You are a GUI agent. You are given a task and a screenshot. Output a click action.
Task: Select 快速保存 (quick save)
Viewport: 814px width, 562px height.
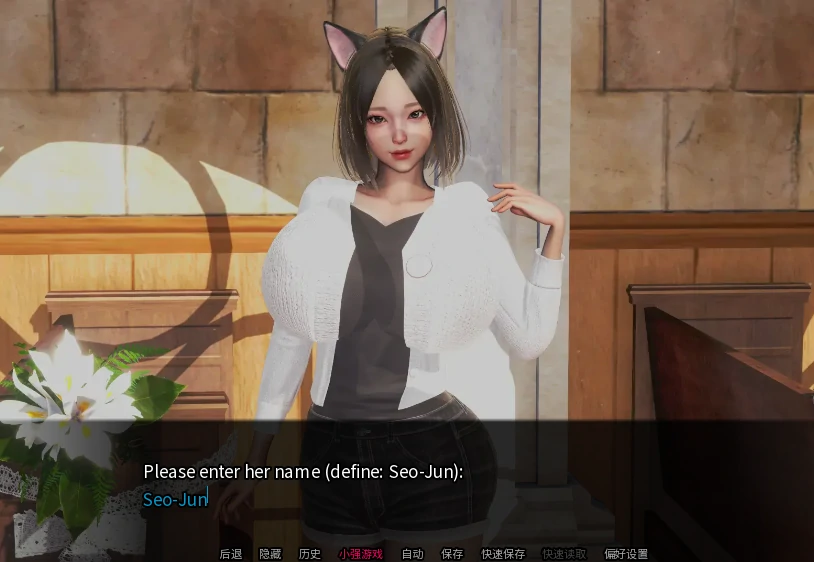(x=503, y=554)
